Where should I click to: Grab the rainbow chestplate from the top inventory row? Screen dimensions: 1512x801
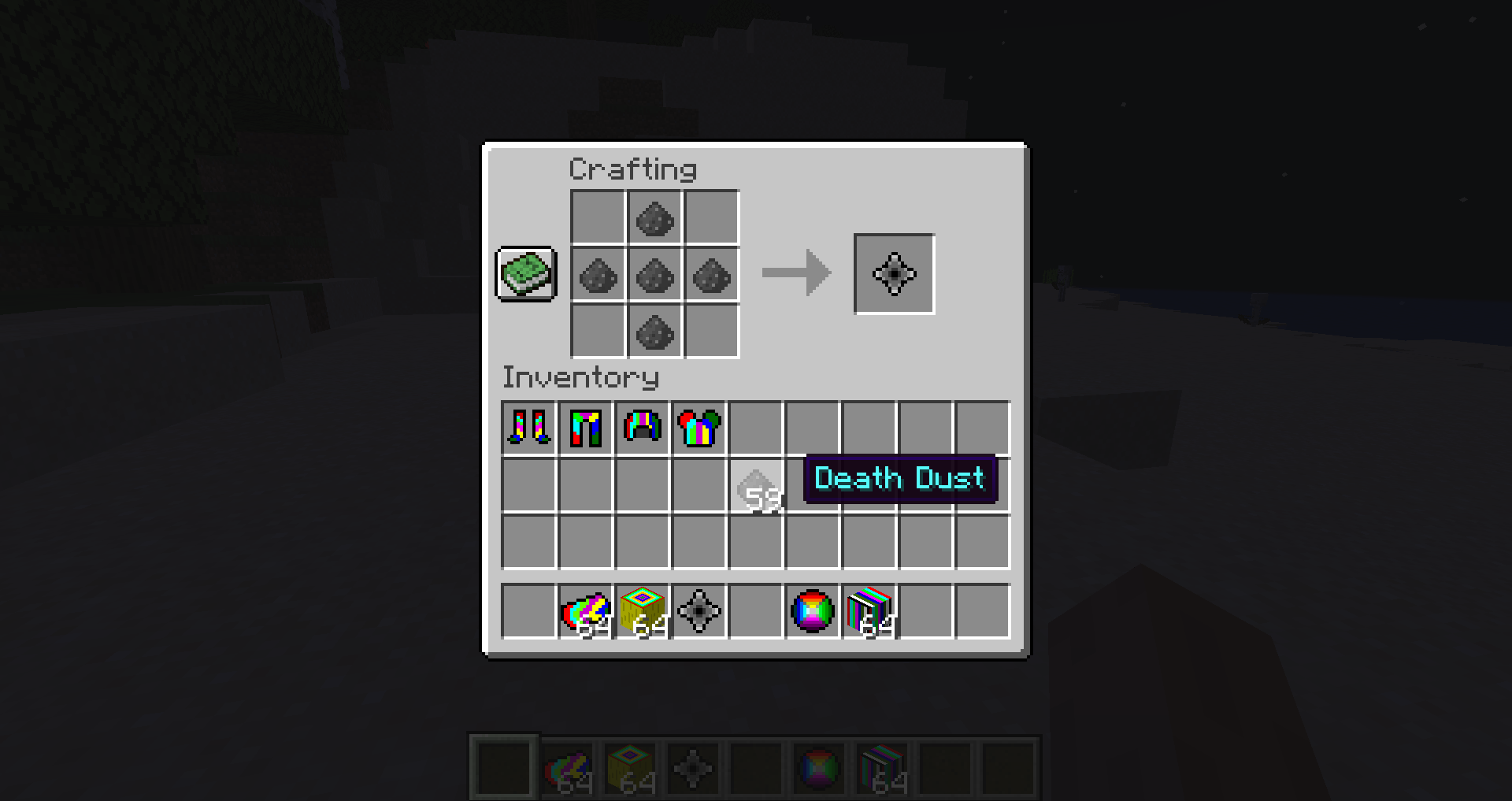click(x=699, y=426)
